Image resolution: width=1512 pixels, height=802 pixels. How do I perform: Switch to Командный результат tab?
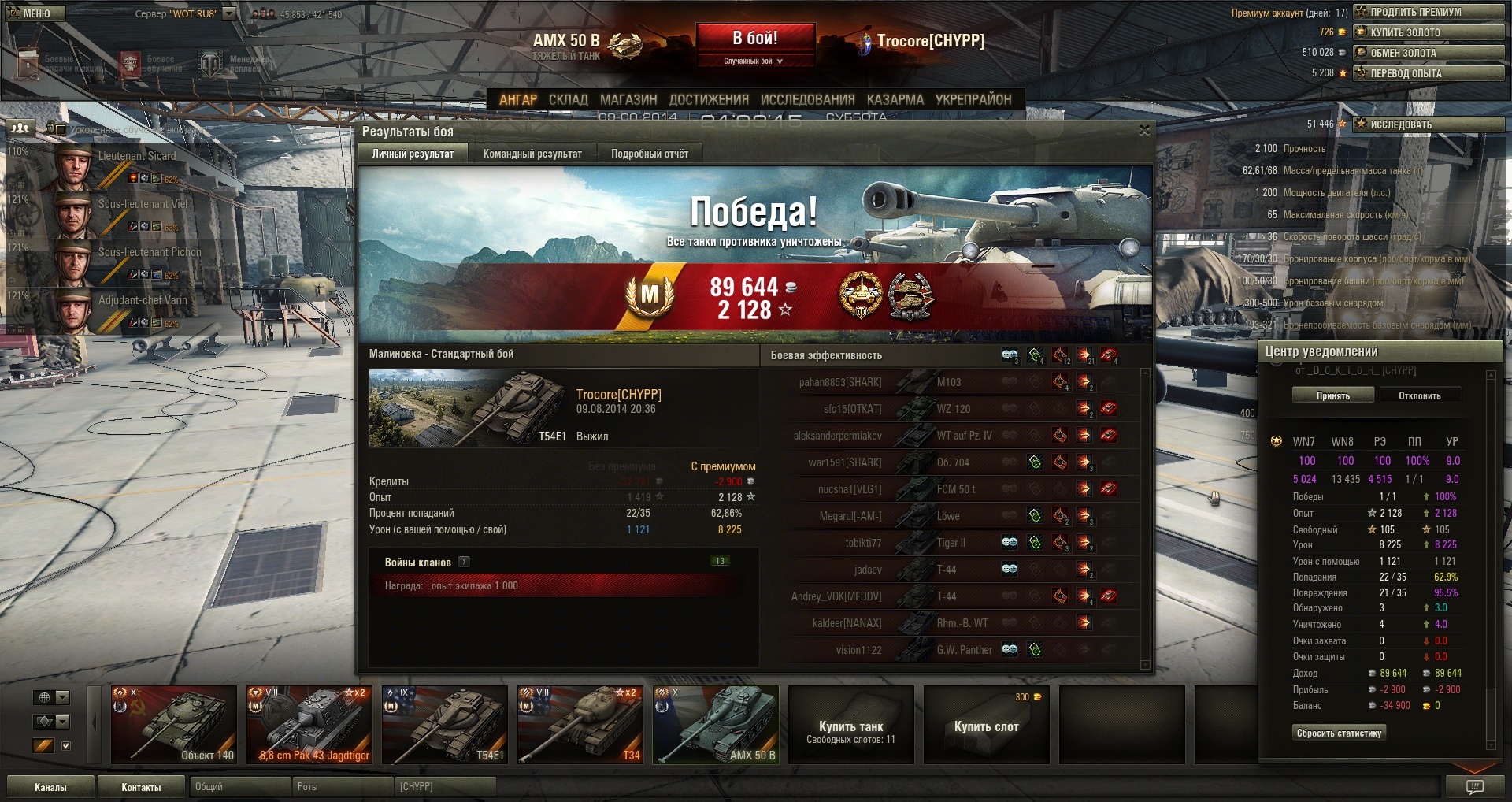[x=532, y=154]
